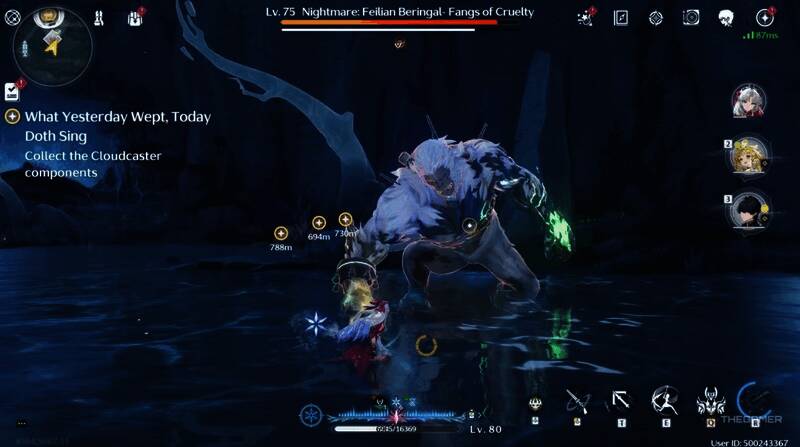Open the guidebook icon
The height and width of the screenshot is (447, 800).
621,17
